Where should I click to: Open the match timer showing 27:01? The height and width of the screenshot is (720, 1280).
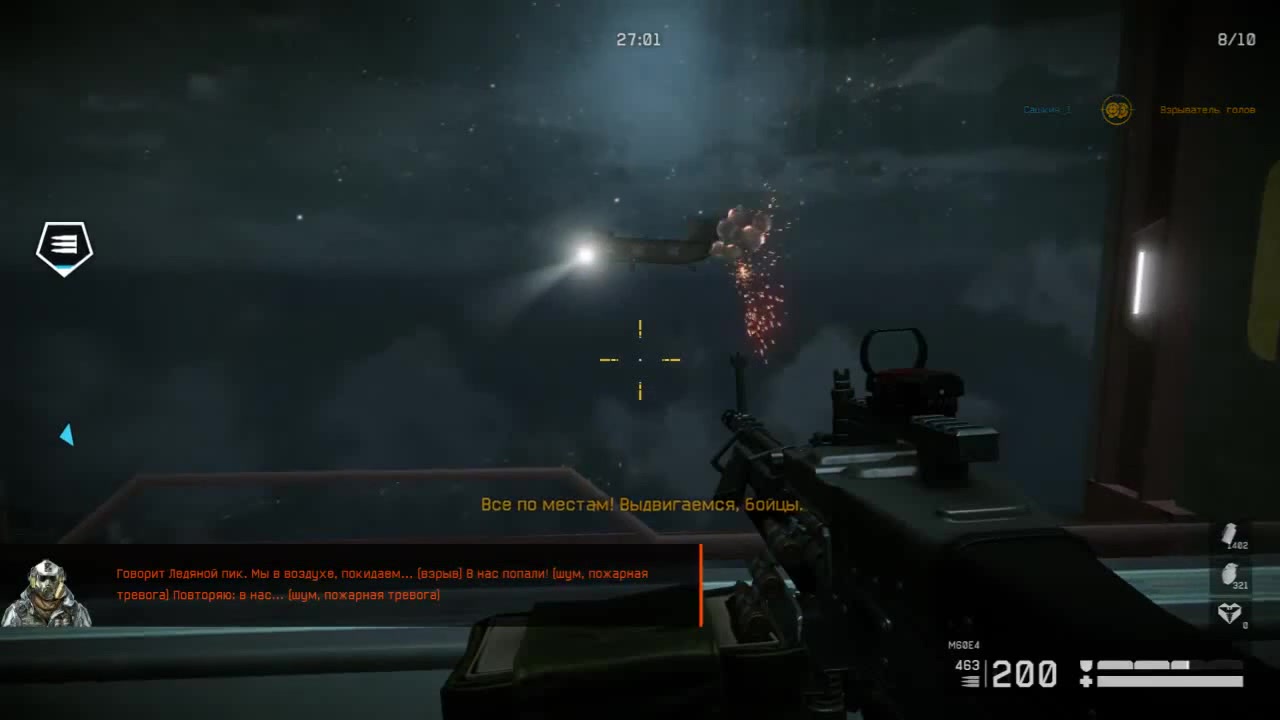tap(640, 39)
